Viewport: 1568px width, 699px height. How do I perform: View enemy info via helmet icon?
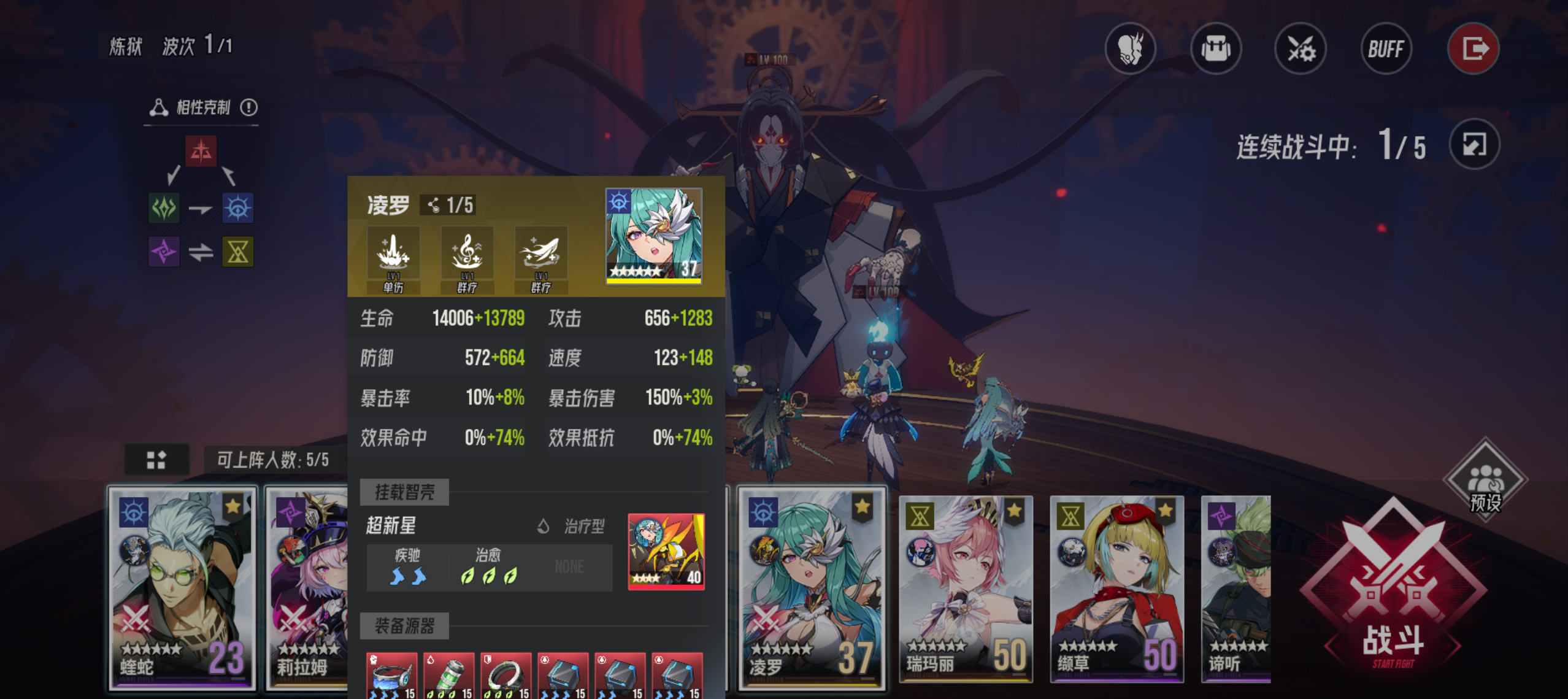pos(1131,48)
